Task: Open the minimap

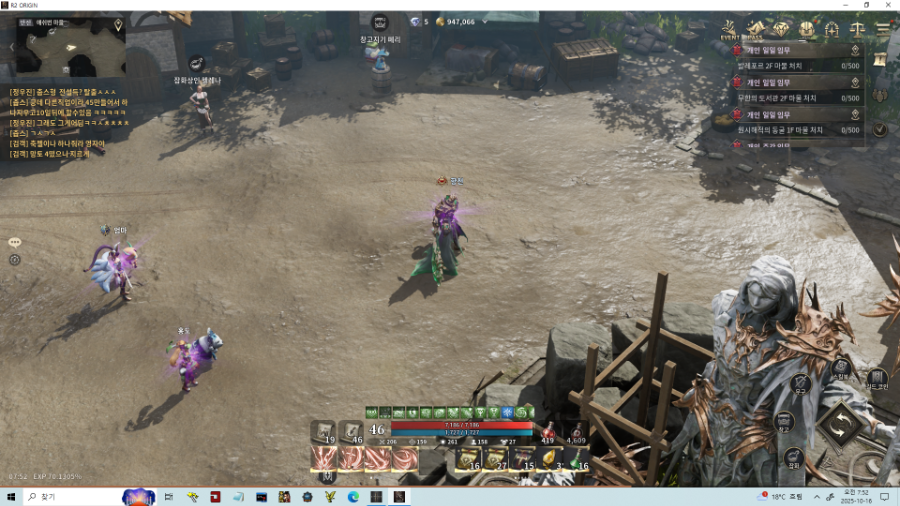Action: click(x=68, y=48)
